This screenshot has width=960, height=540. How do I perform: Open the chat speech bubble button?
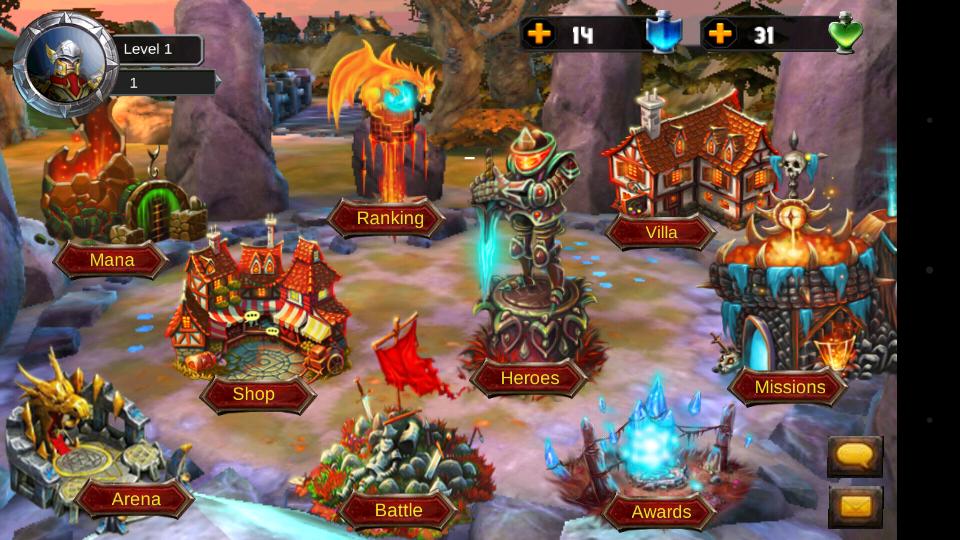pos(855,455)
